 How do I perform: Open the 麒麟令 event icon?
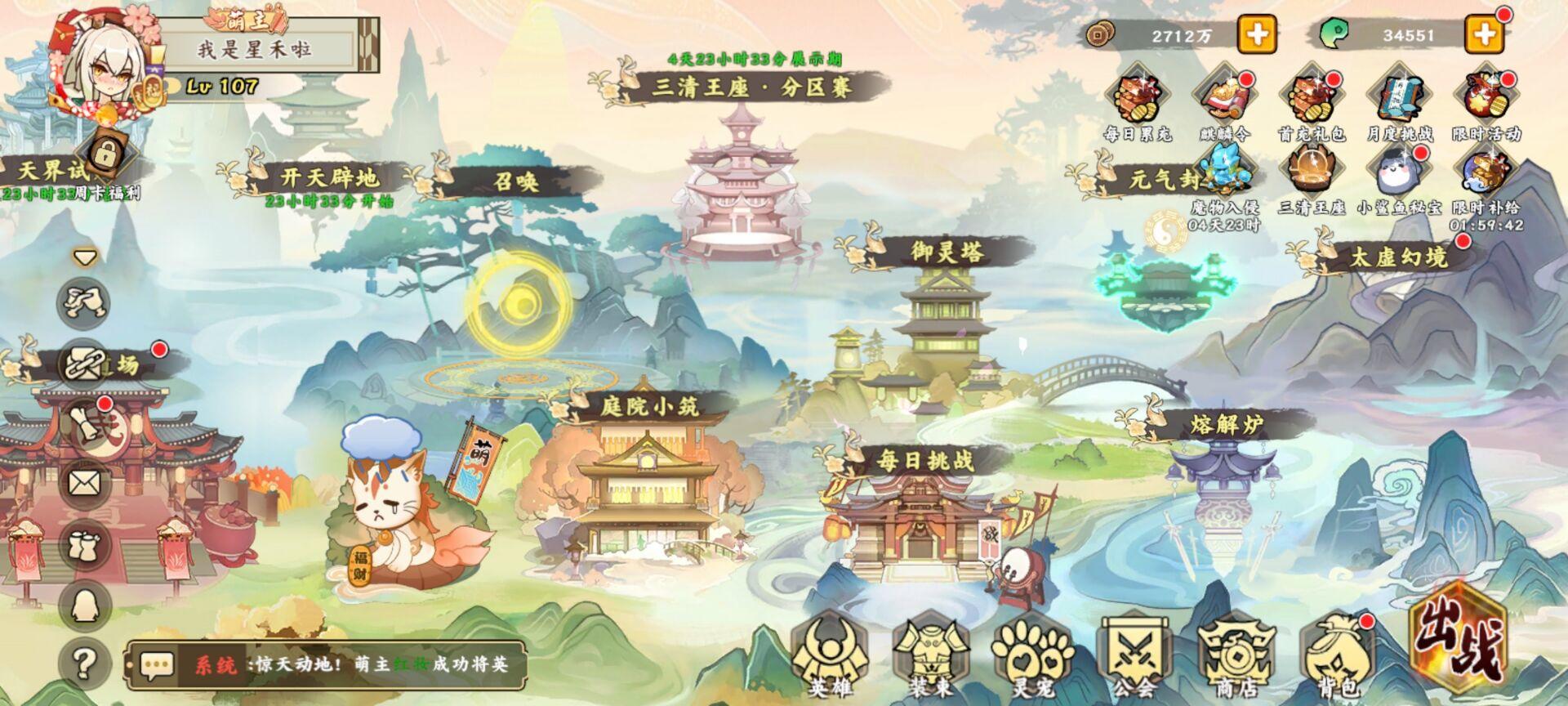click(1223, 97)
